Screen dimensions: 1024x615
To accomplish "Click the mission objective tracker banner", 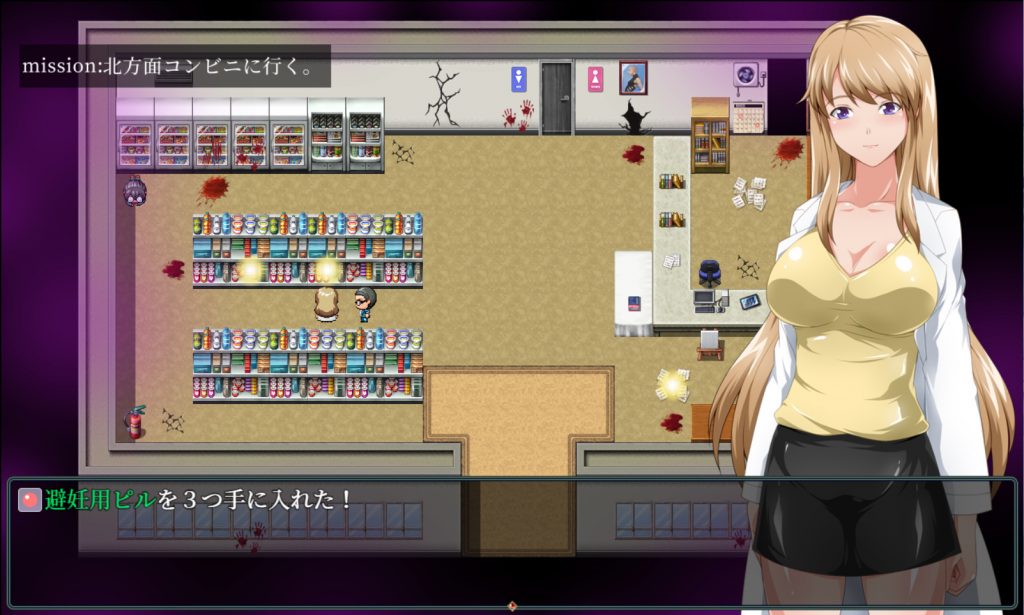I will (x=175, y=66).
